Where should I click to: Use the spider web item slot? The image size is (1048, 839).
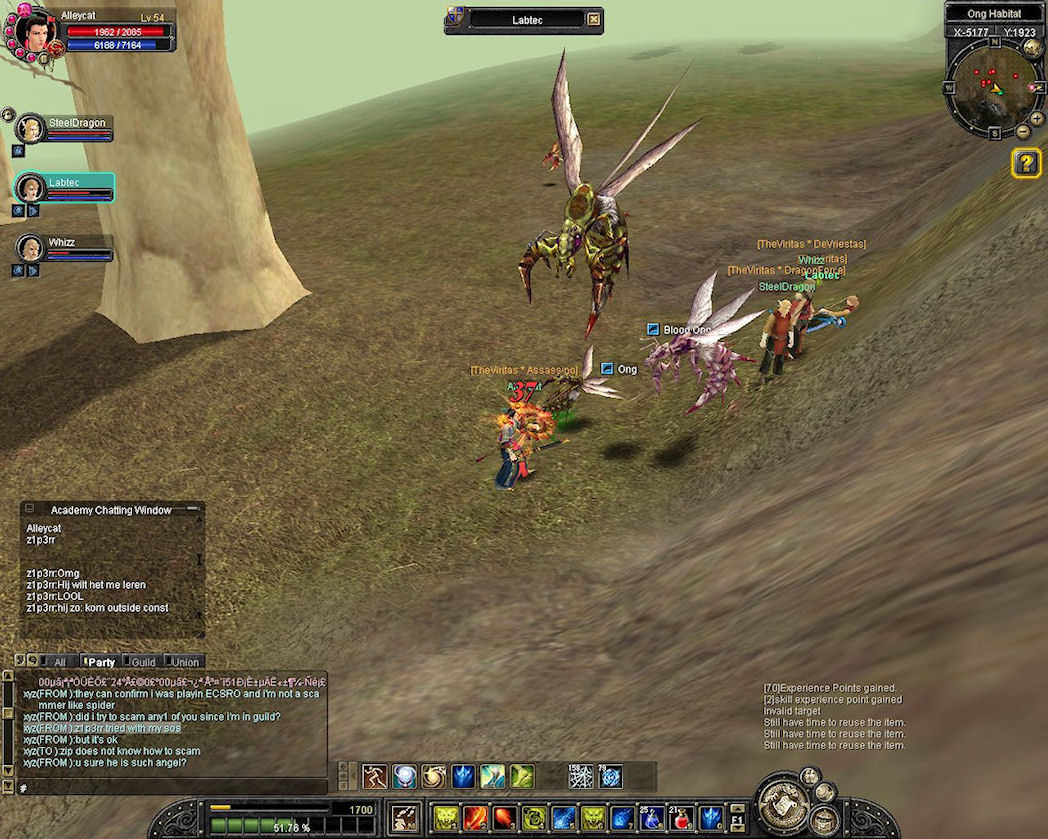point(581,776)
